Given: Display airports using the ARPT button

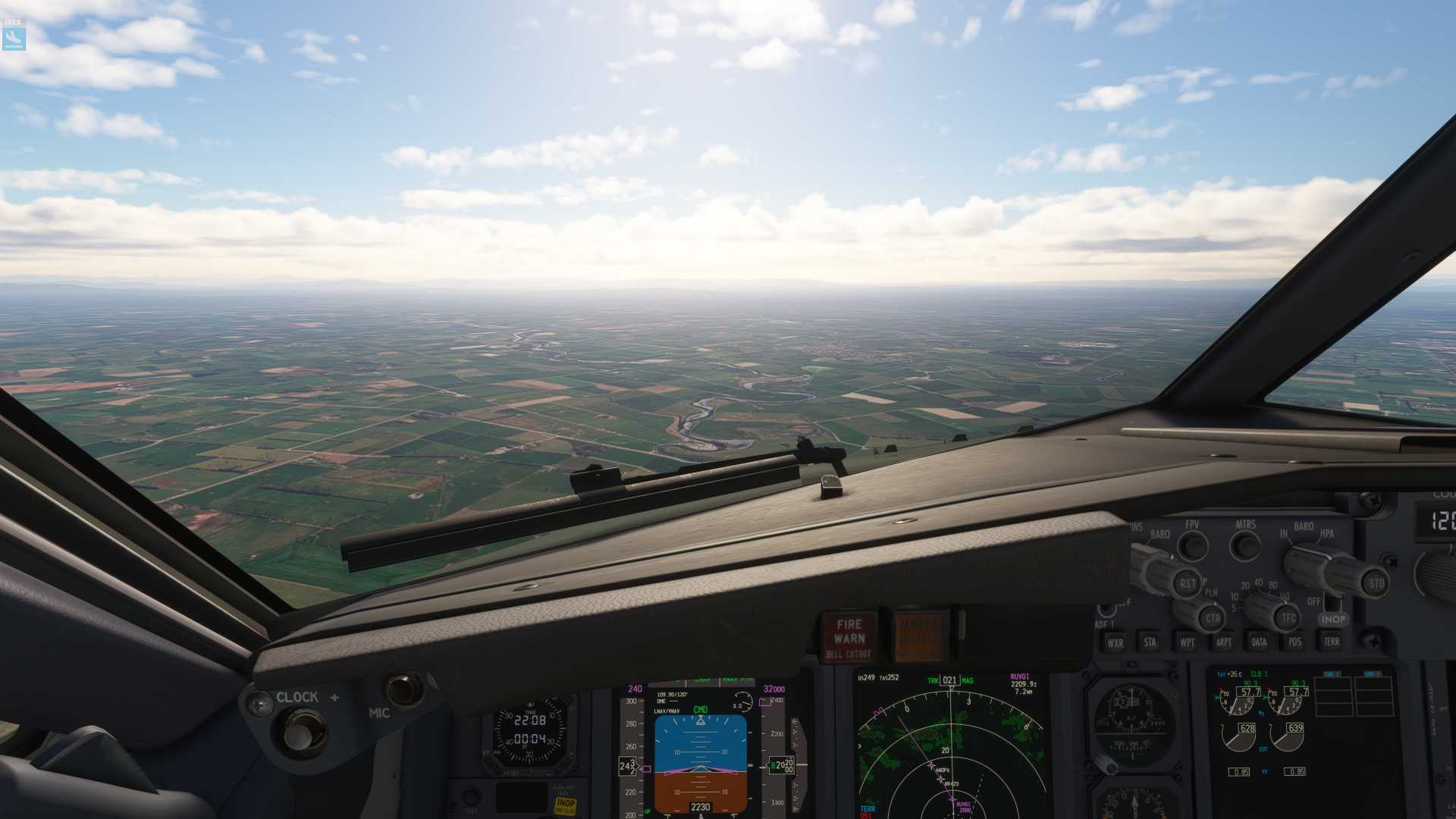Looking at the screenshot, I should pyautogui.click(x=1224, y=642).
